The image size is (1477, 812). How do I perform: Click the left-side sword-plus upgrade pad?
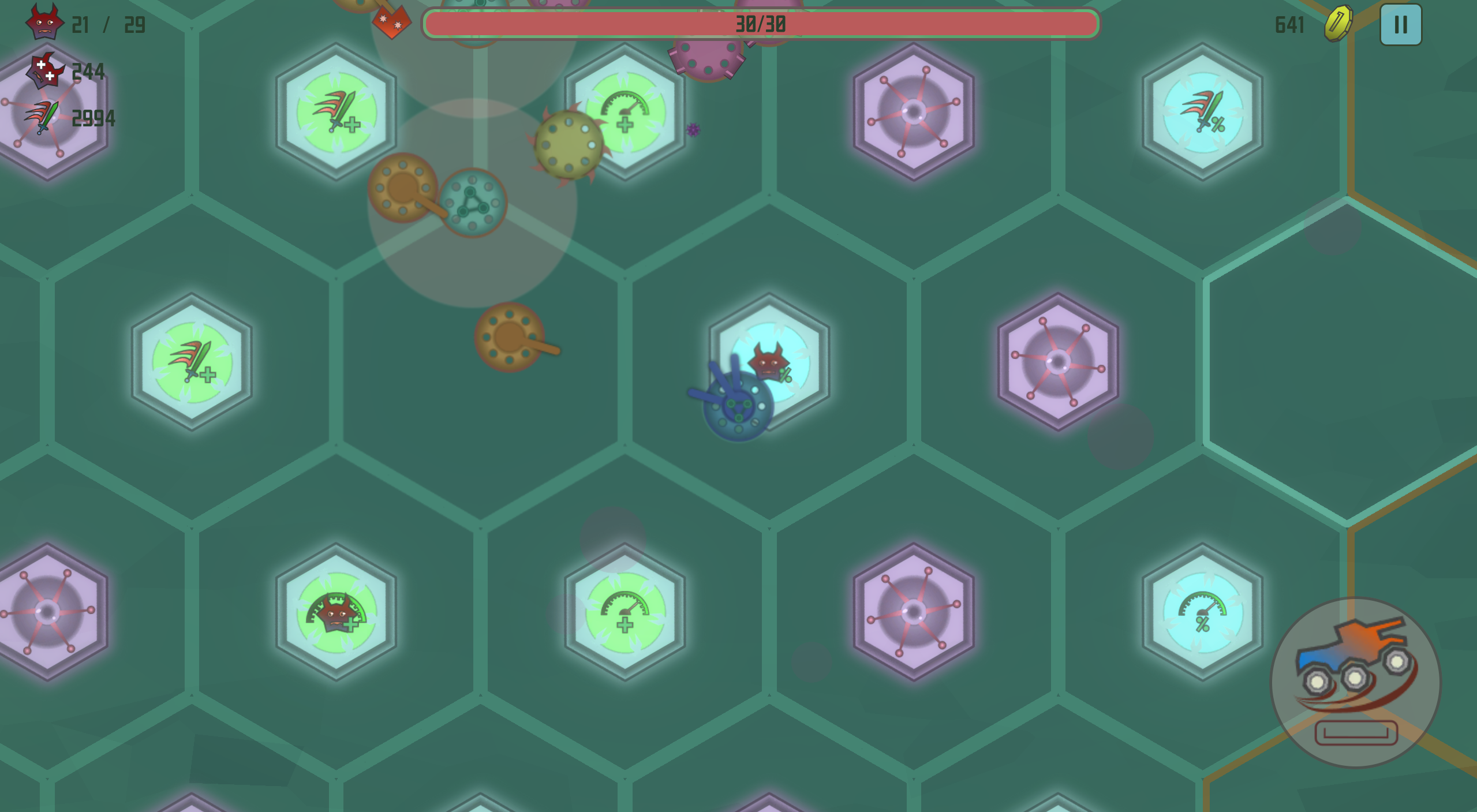point(190,362)
